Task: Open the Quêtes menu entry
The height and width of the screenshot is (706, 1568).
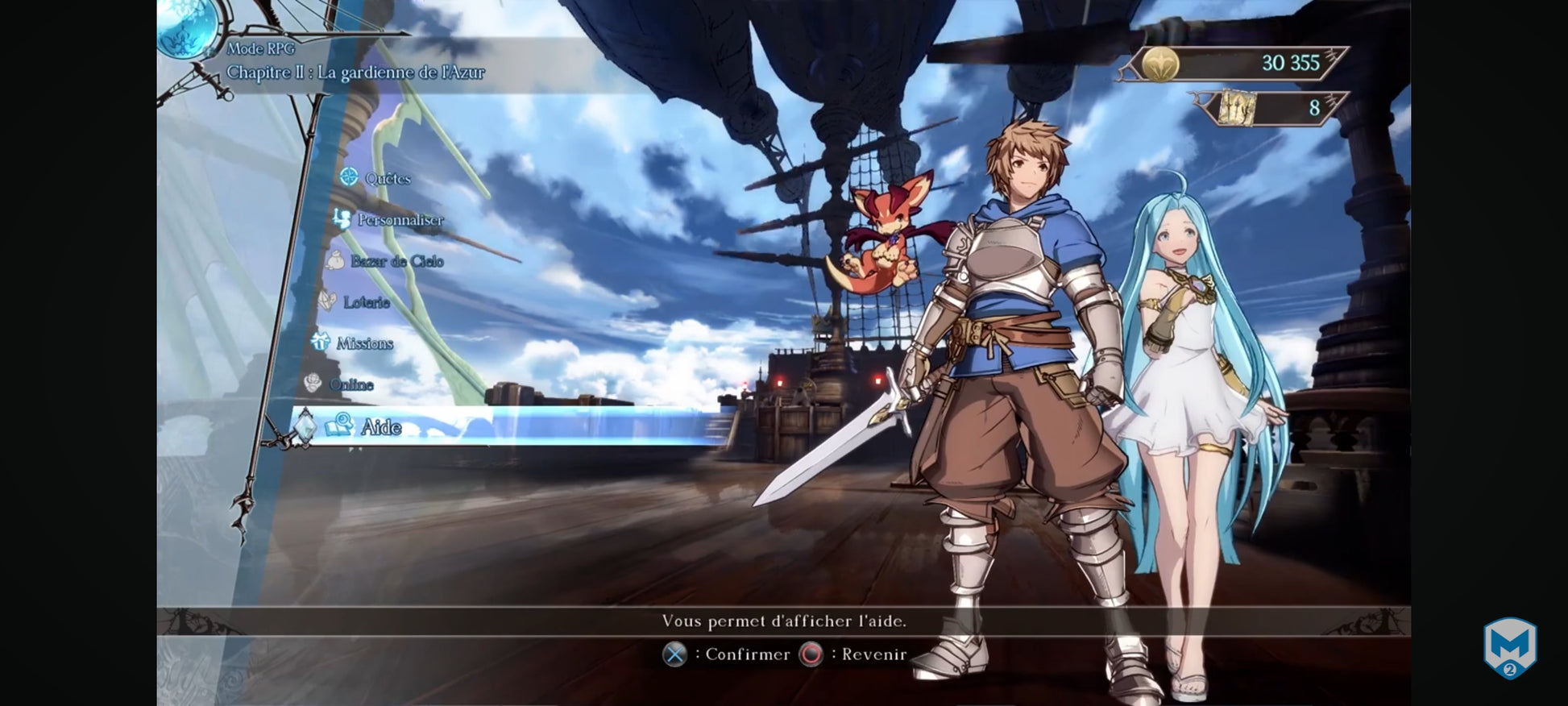Action: (386, 178)
